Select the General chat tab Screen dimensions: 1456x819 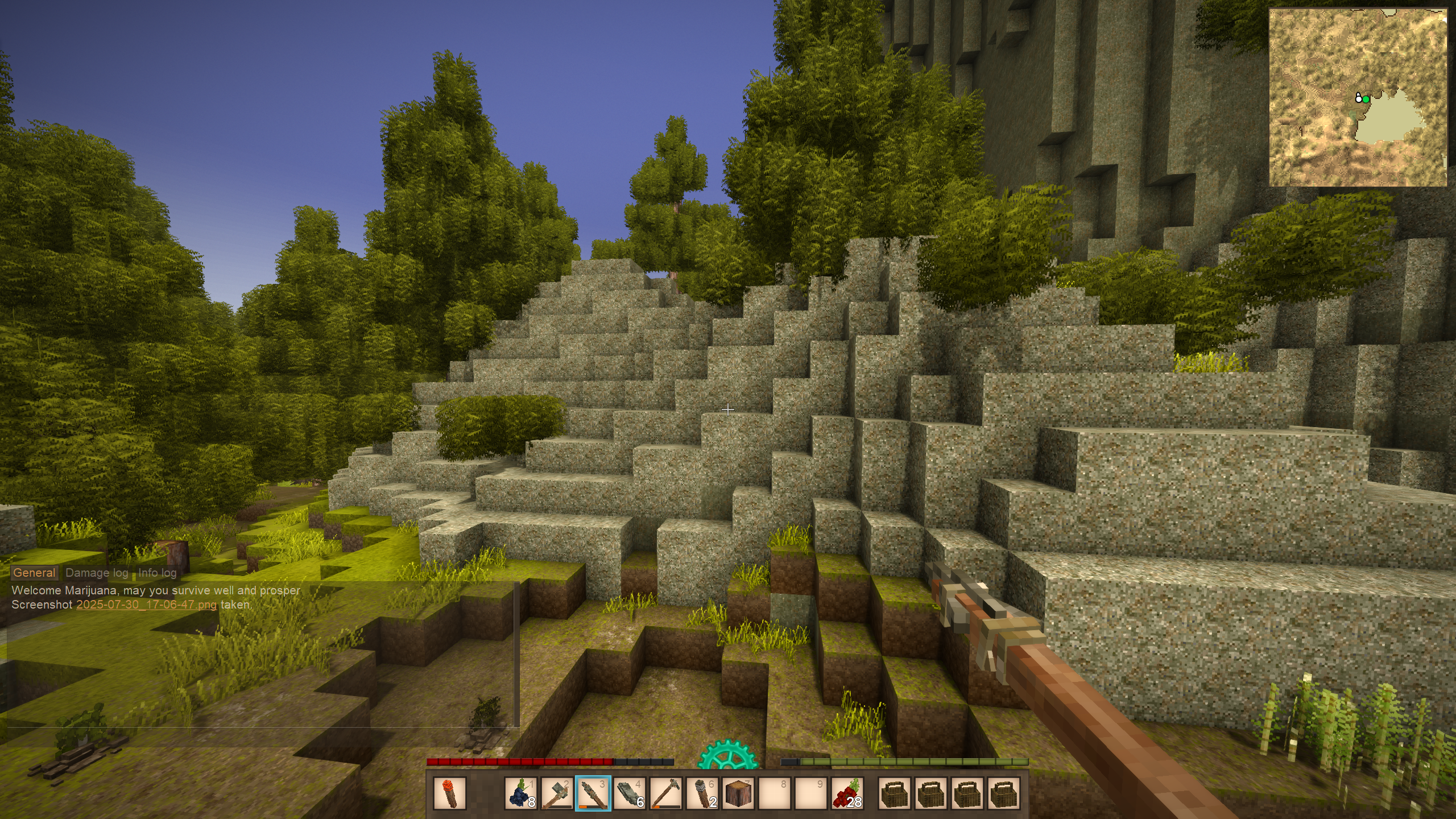[x=34, y=573]
